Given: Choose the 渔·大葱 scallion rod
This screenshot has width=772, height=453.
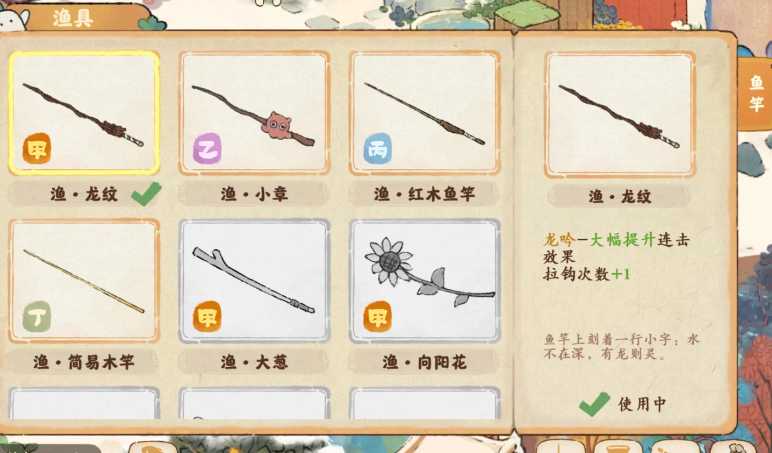Looking at the screenshot, I should point(254,281).
